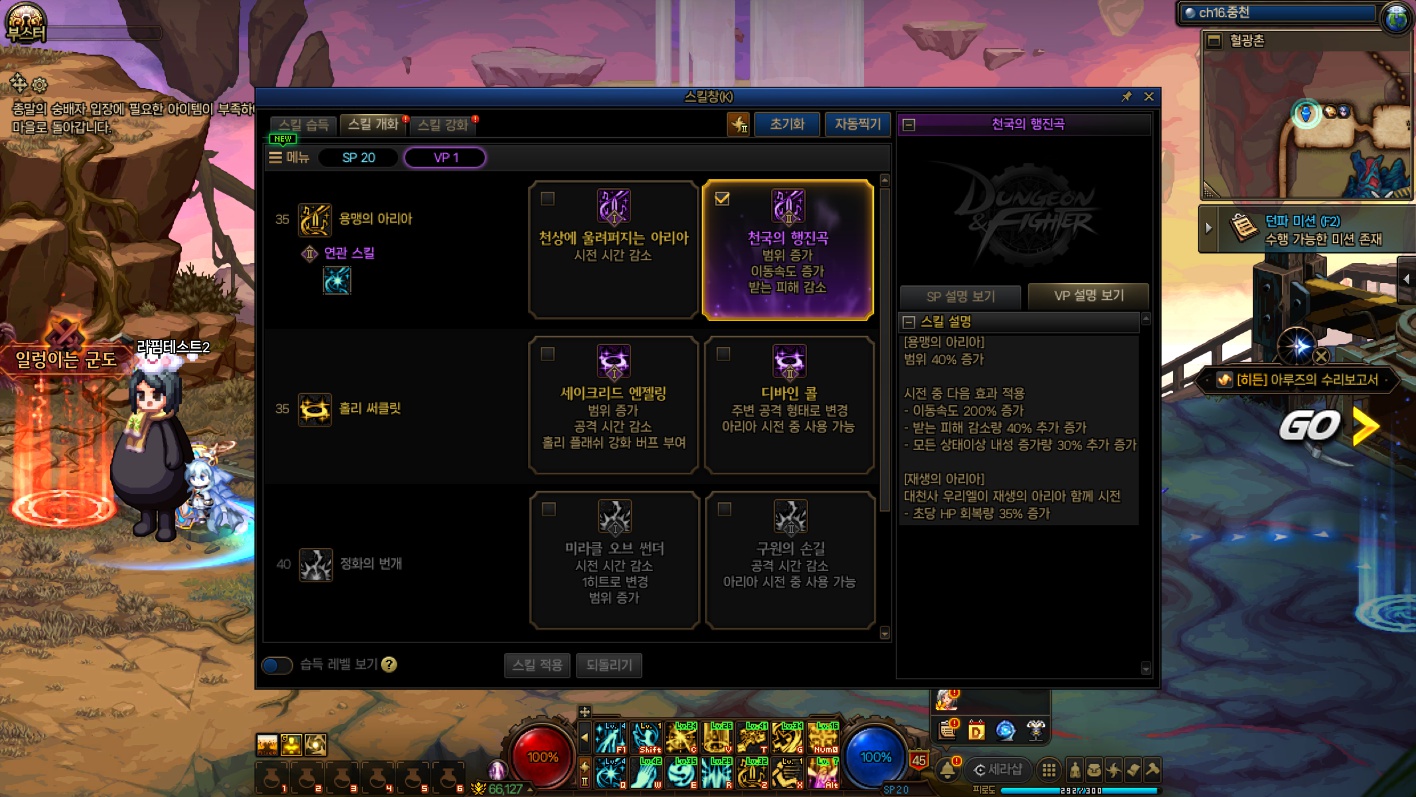1416x797 pixels.
Task: Show the SP 설명 보기 tab
Action: 960,297
